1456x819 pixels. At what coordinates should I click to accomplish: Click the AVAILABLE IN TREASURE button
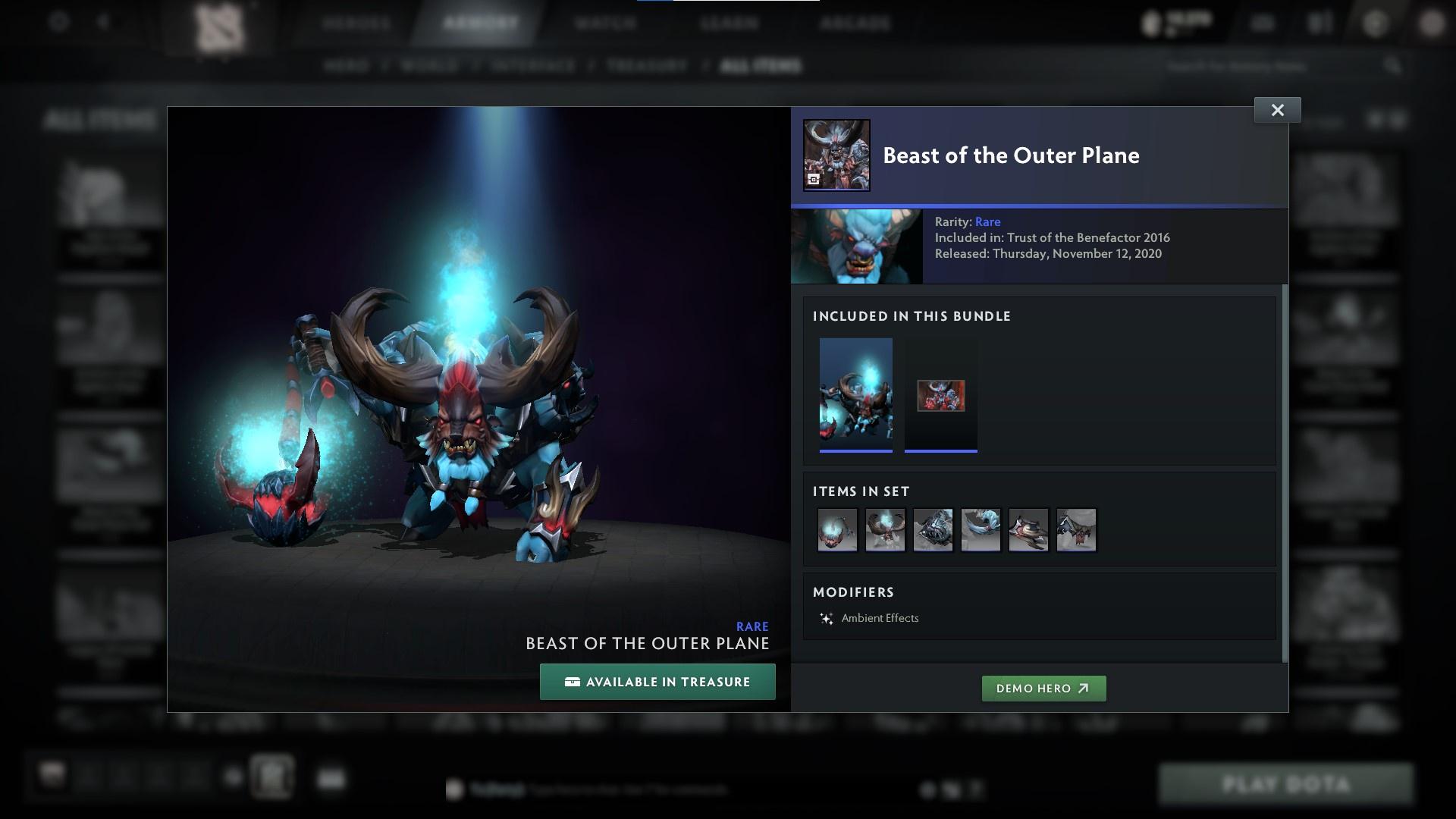[x=657, y=681]
